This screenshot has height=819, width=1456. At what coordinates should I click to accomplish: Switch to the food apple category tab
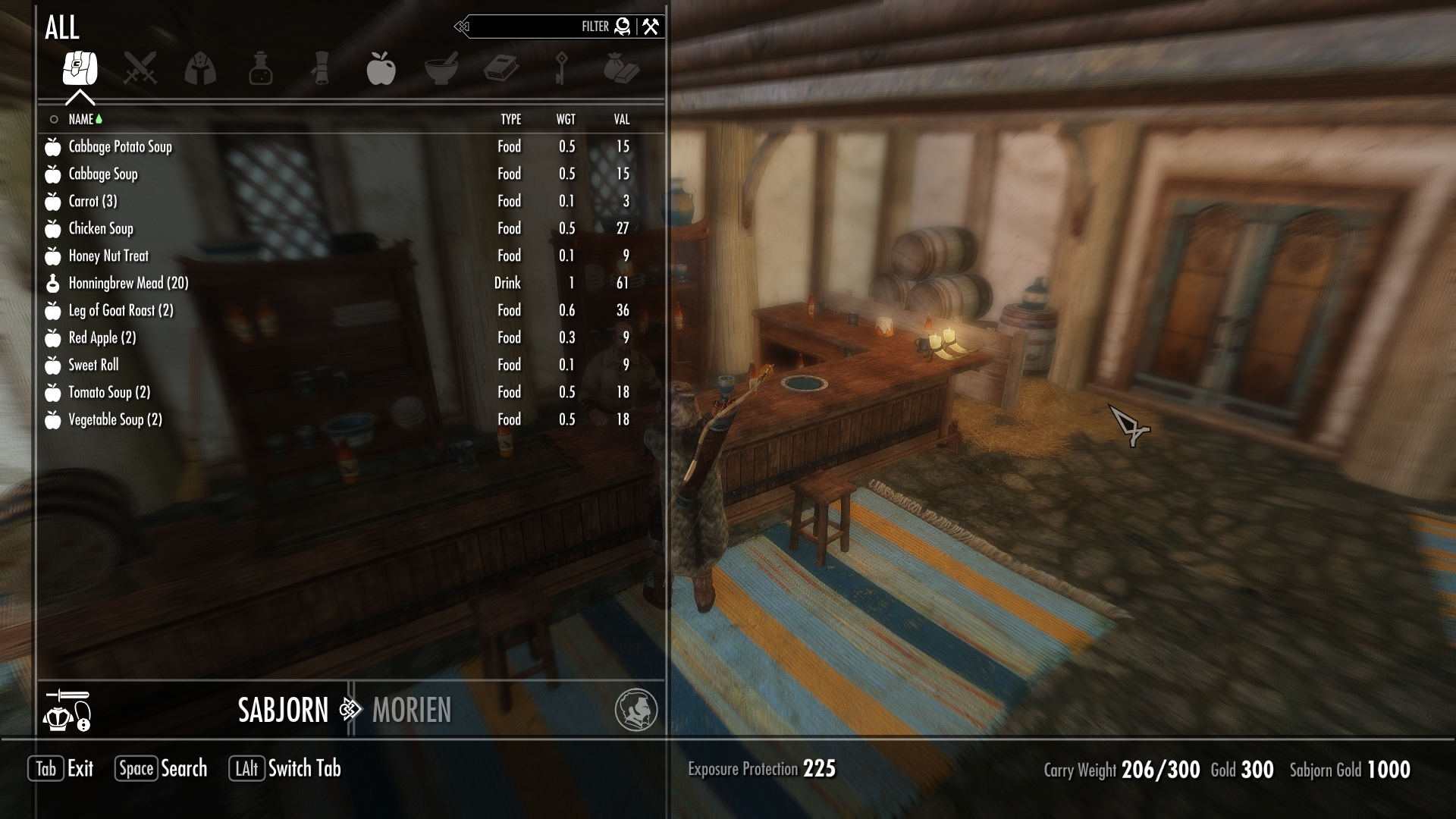tap(381, 68)
